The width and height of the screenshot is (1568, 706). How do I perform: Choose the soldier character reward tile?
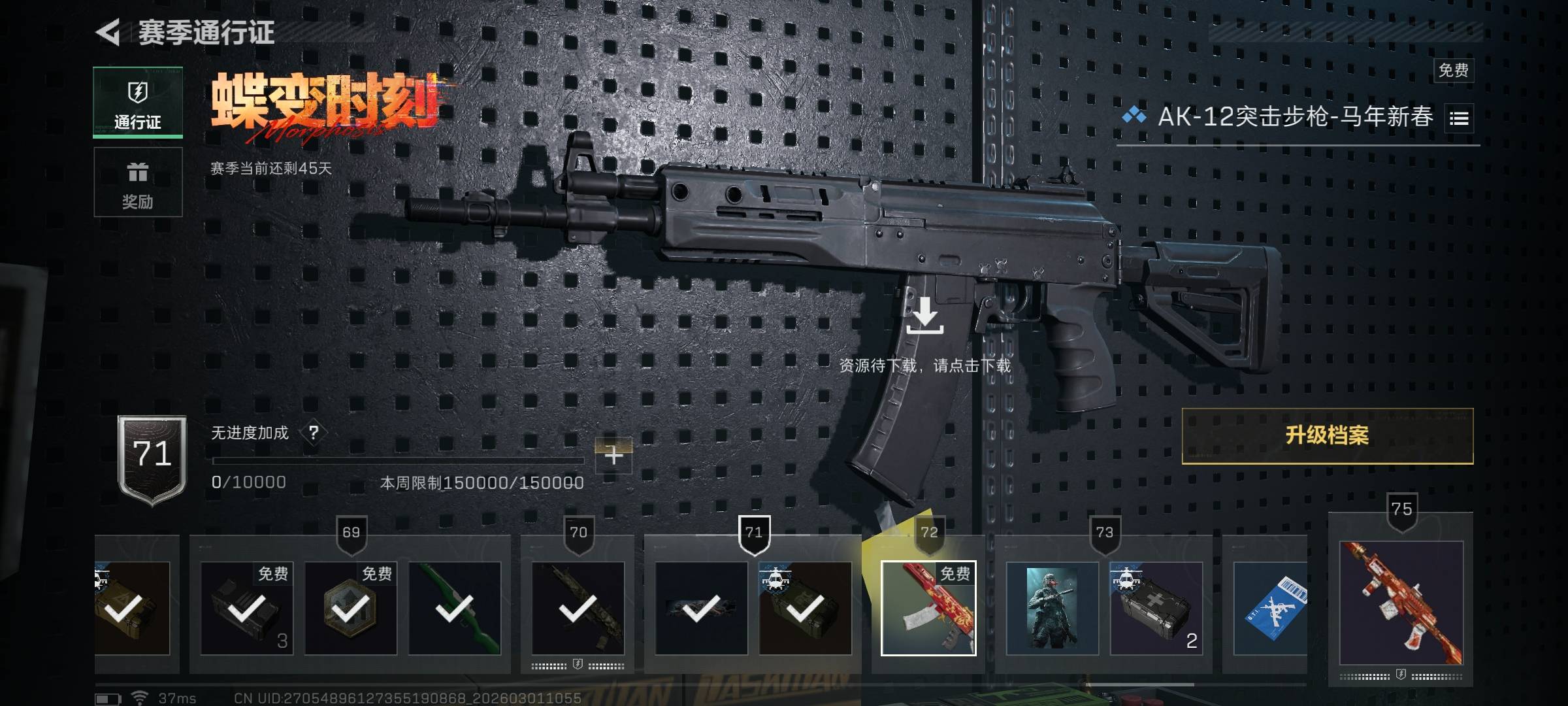(x=1053, y=608)
